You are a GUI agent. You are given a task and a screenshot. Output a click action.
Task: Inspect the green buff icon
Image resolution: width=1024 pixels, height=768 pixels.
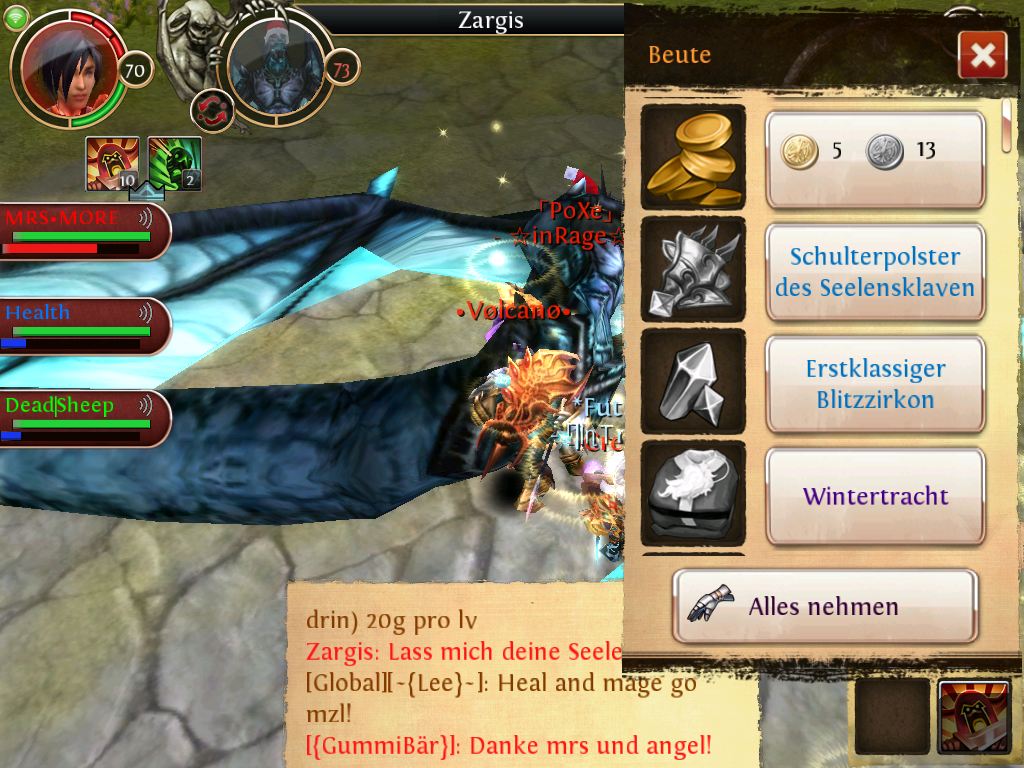pos(175,163)
